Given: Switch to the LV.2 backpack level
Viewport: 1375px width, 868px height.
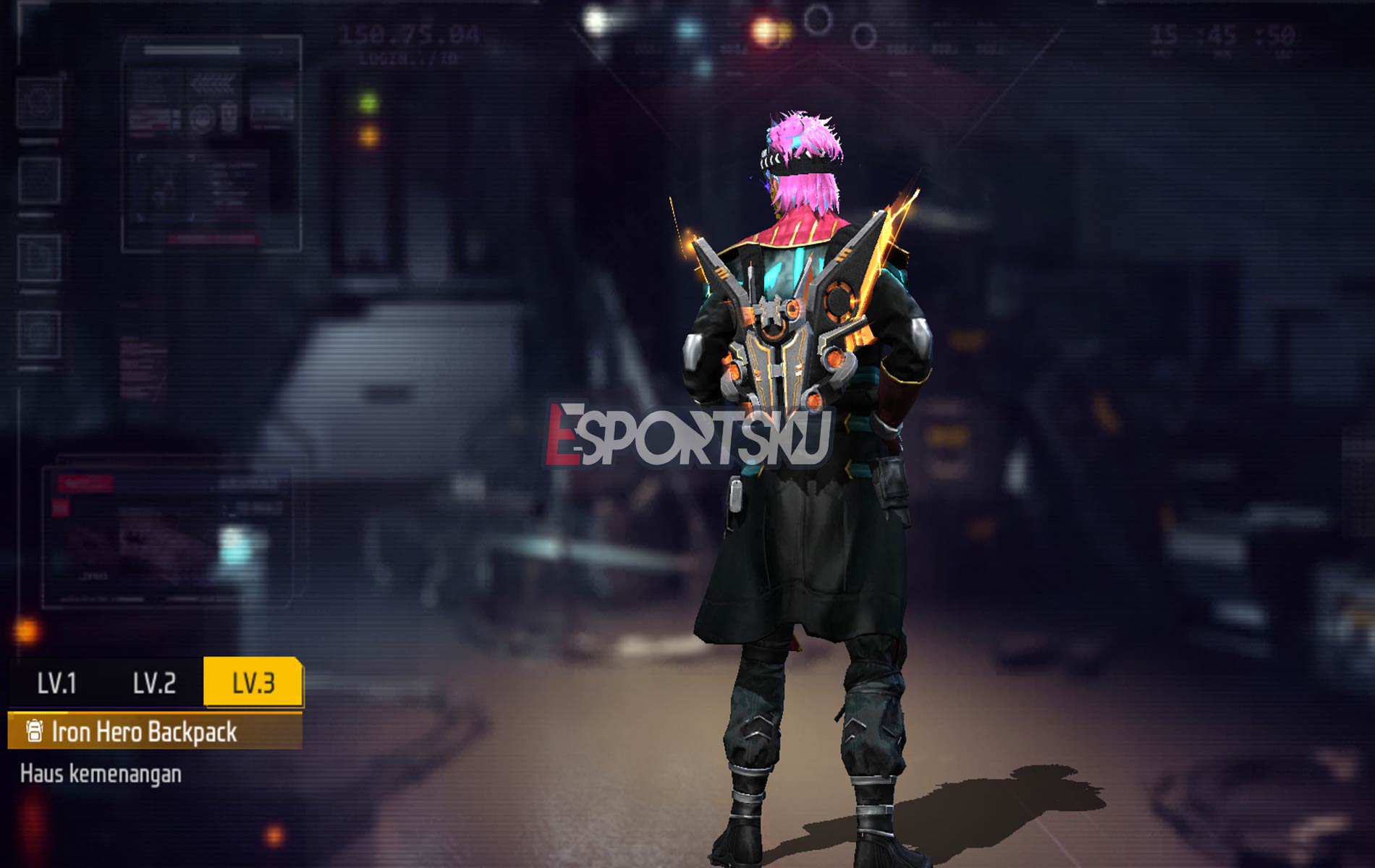Looking at the screenshot, I should (x=156, y=683).
